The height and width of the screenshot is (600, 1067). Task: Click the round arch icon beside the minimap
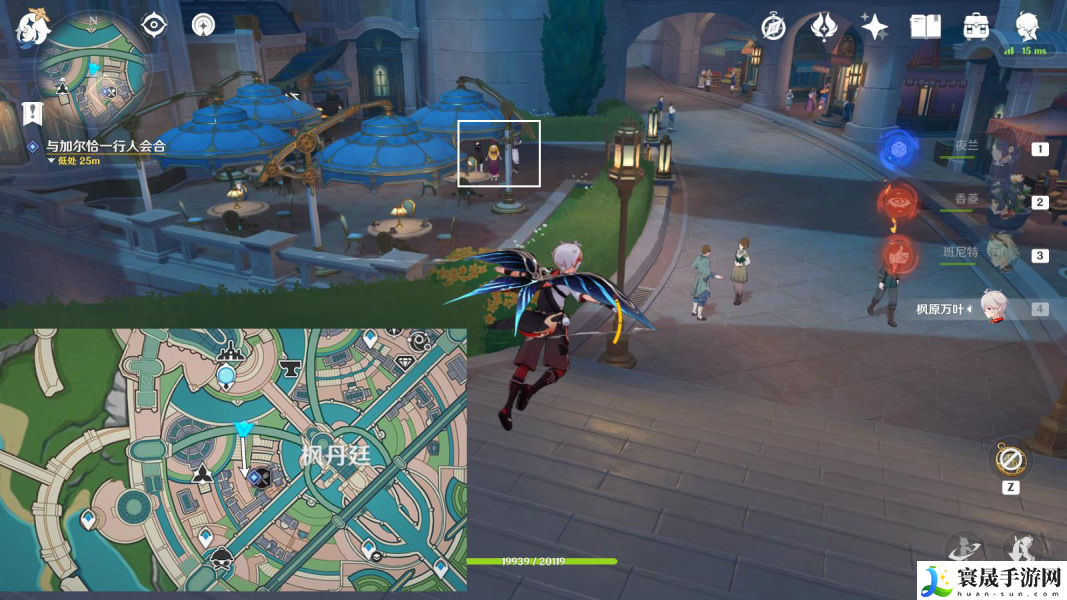point(203,25)
